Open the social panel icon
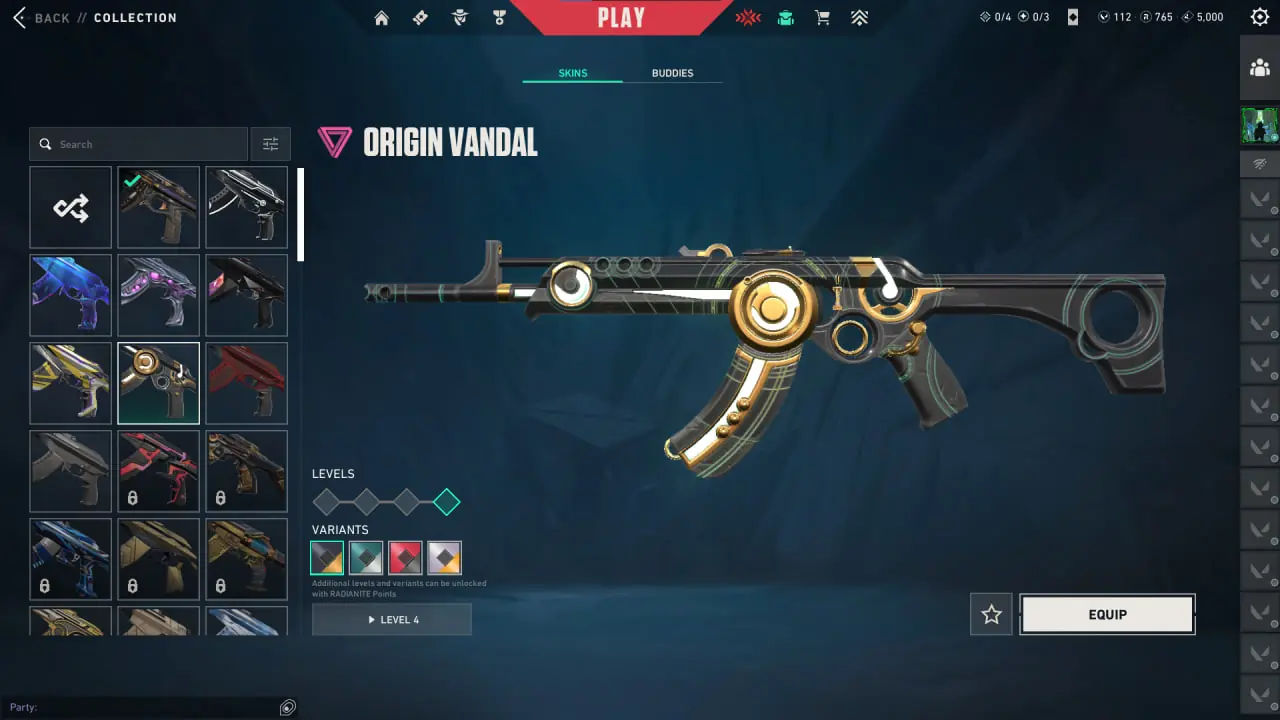The image size is (1280, 720). click(1259, 68)
